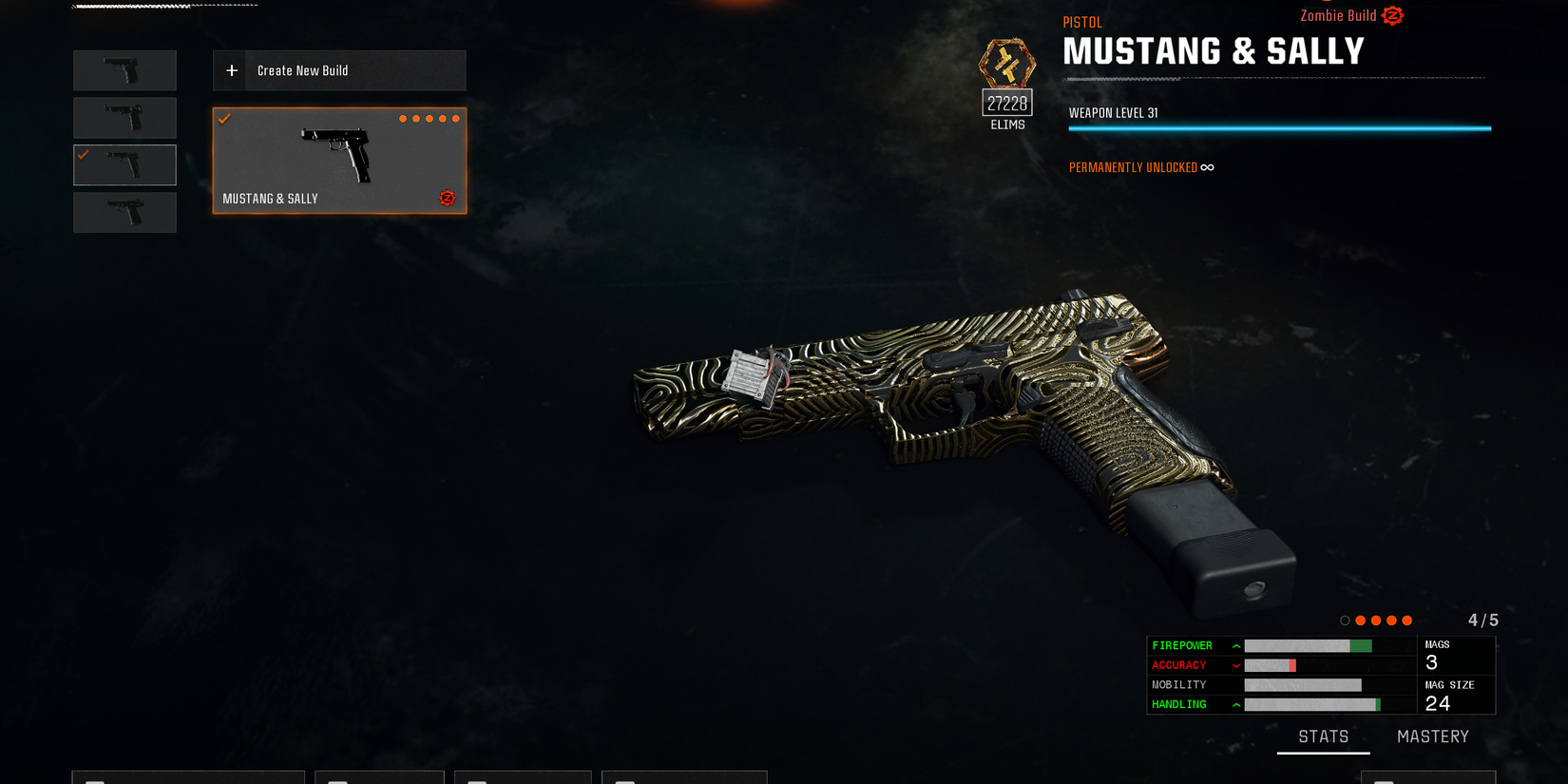Select the first pistol thumbnail in sidebar
This screenshot has height=784, width=1568.
point(124,69)
